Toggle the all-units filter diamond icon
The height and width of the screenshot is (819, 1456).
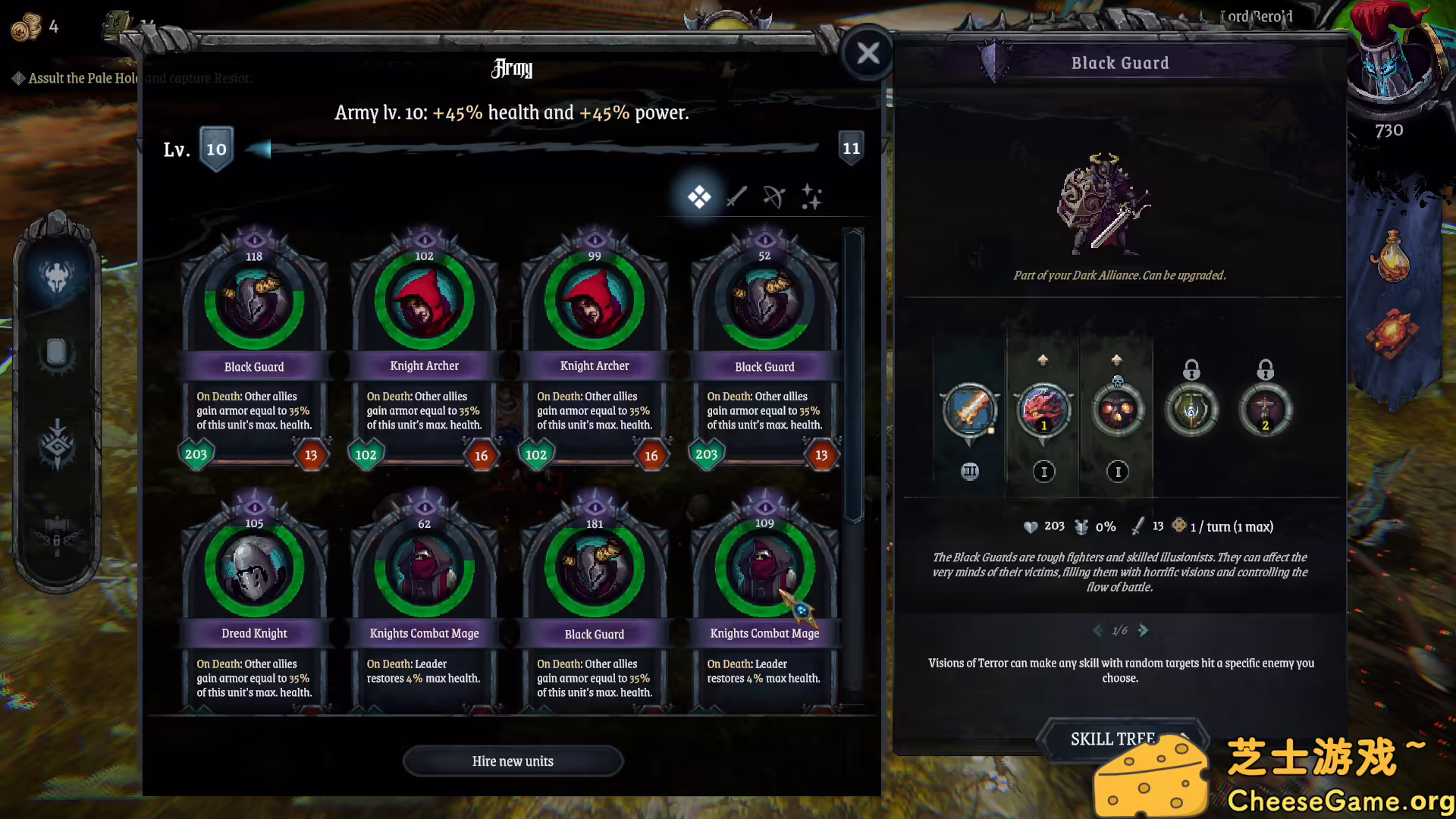699,196
